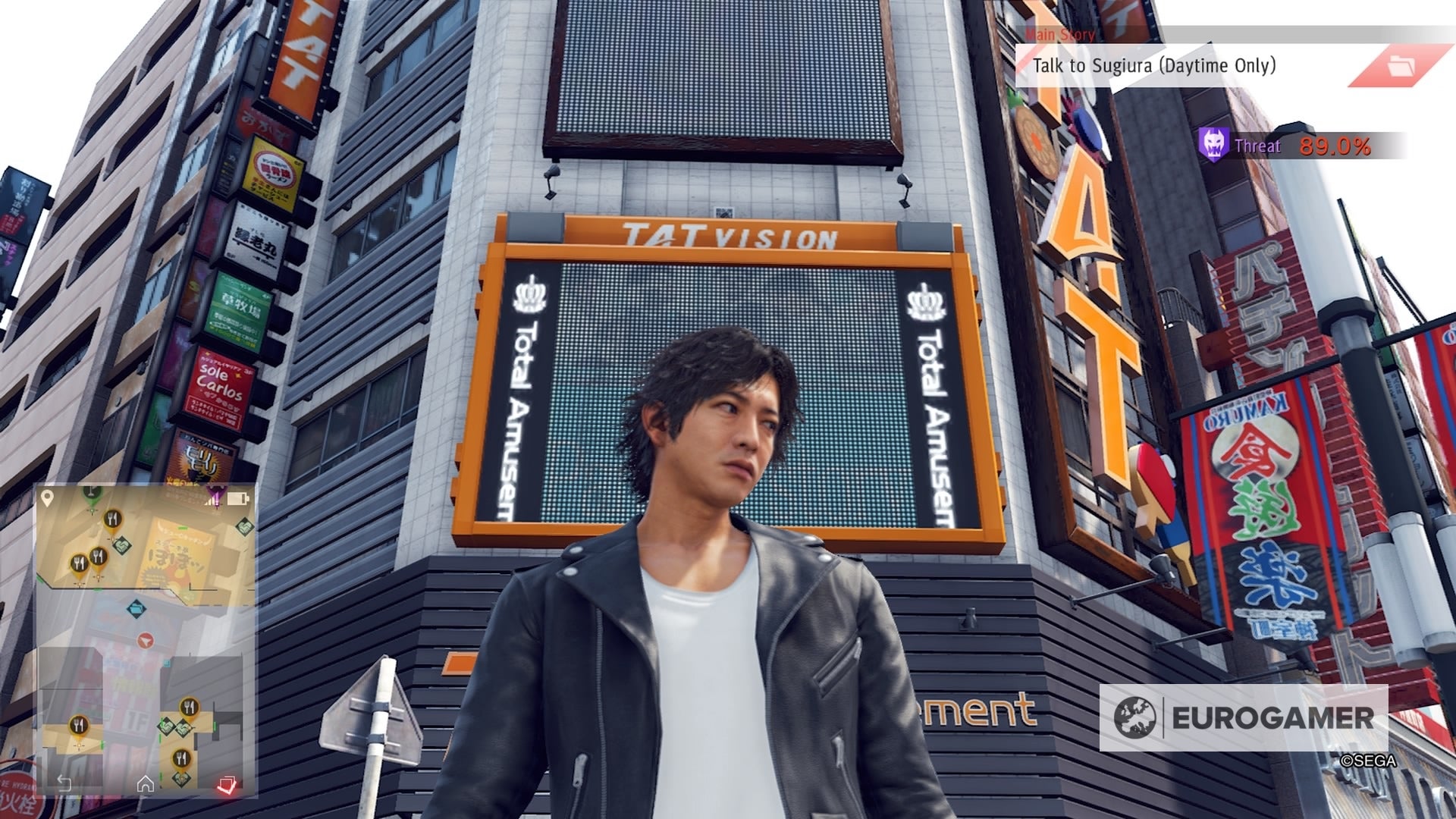
Task: Click the minimap's location pin icon
Action: (47, 498)
